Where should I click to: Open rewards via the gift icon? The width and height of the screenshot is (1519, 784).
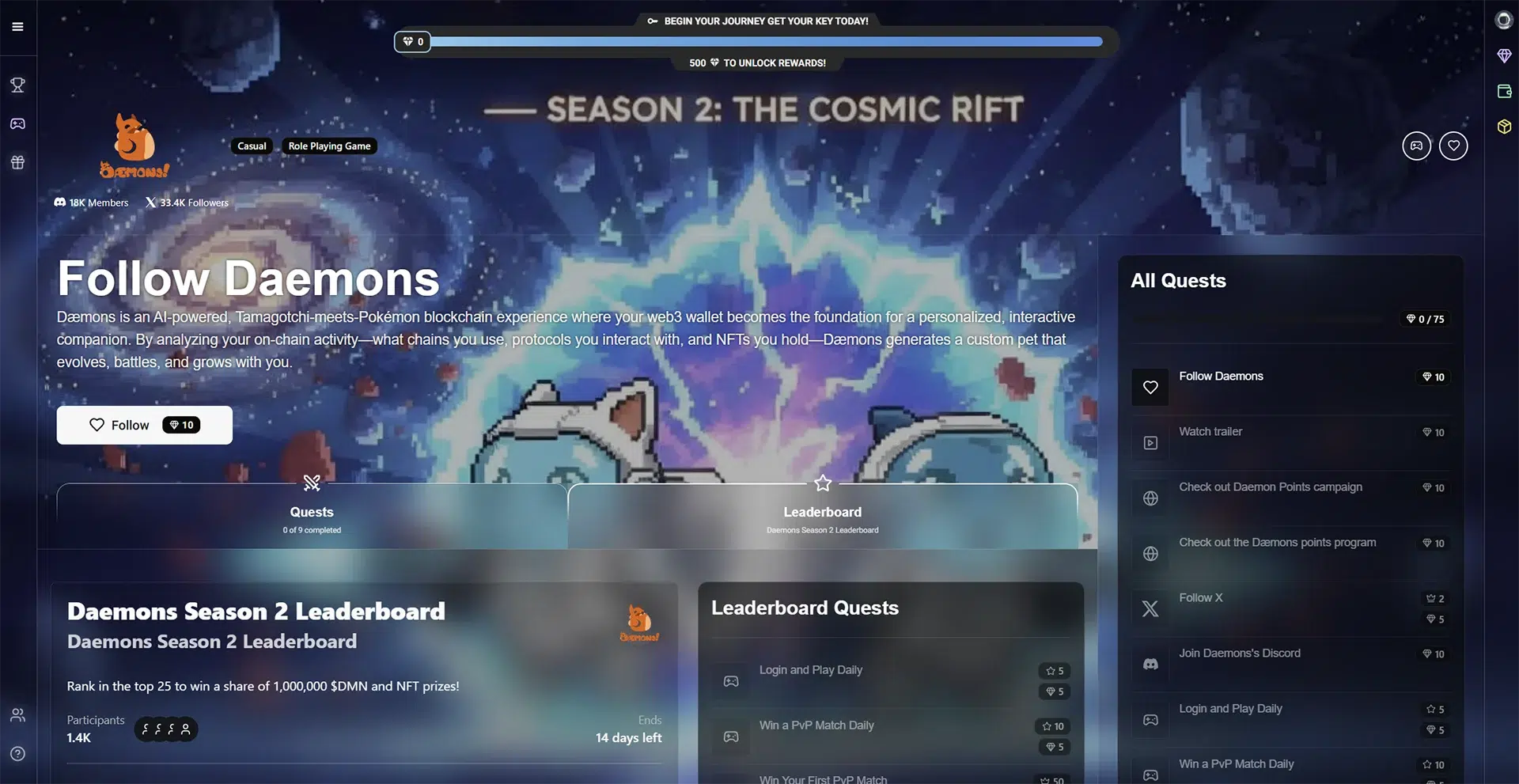17,162
